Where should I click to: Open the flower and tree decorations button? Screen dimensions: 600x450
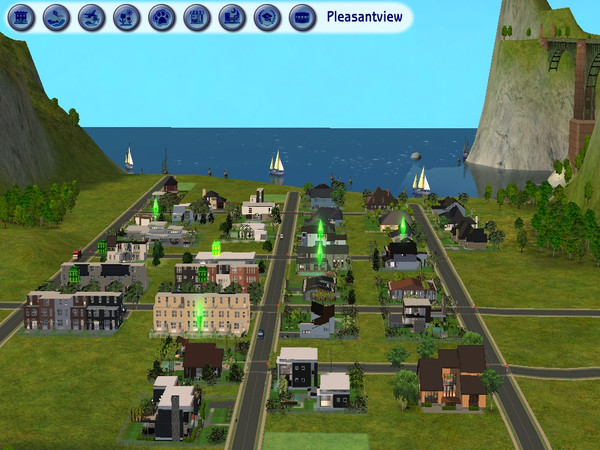tap(127, 16)
